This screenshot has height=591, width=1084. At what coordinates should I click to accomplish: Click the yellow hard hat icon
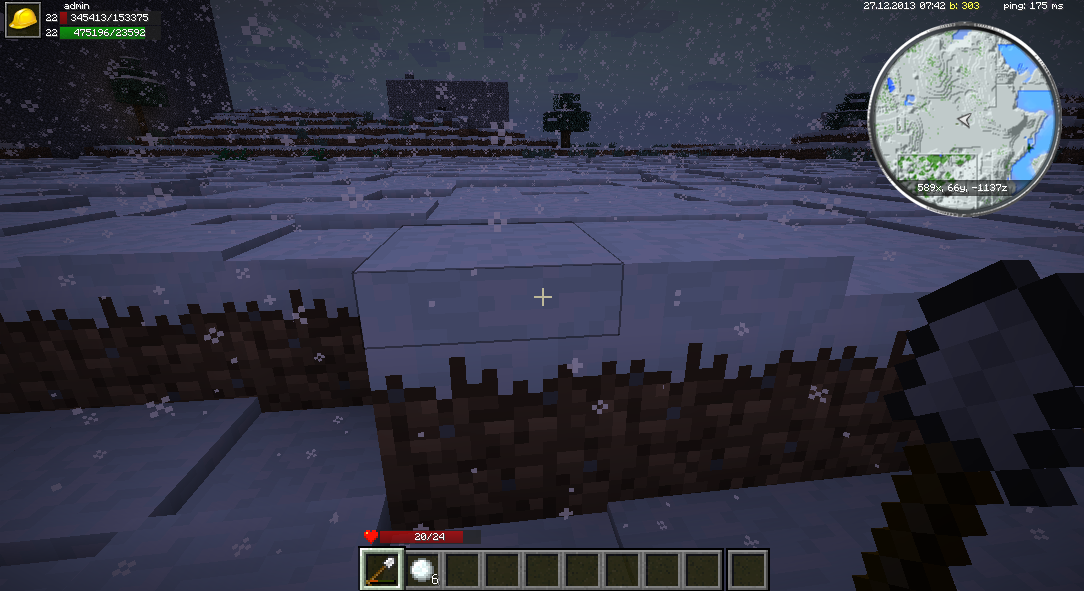pyautogui.click(x=23, y=21)
